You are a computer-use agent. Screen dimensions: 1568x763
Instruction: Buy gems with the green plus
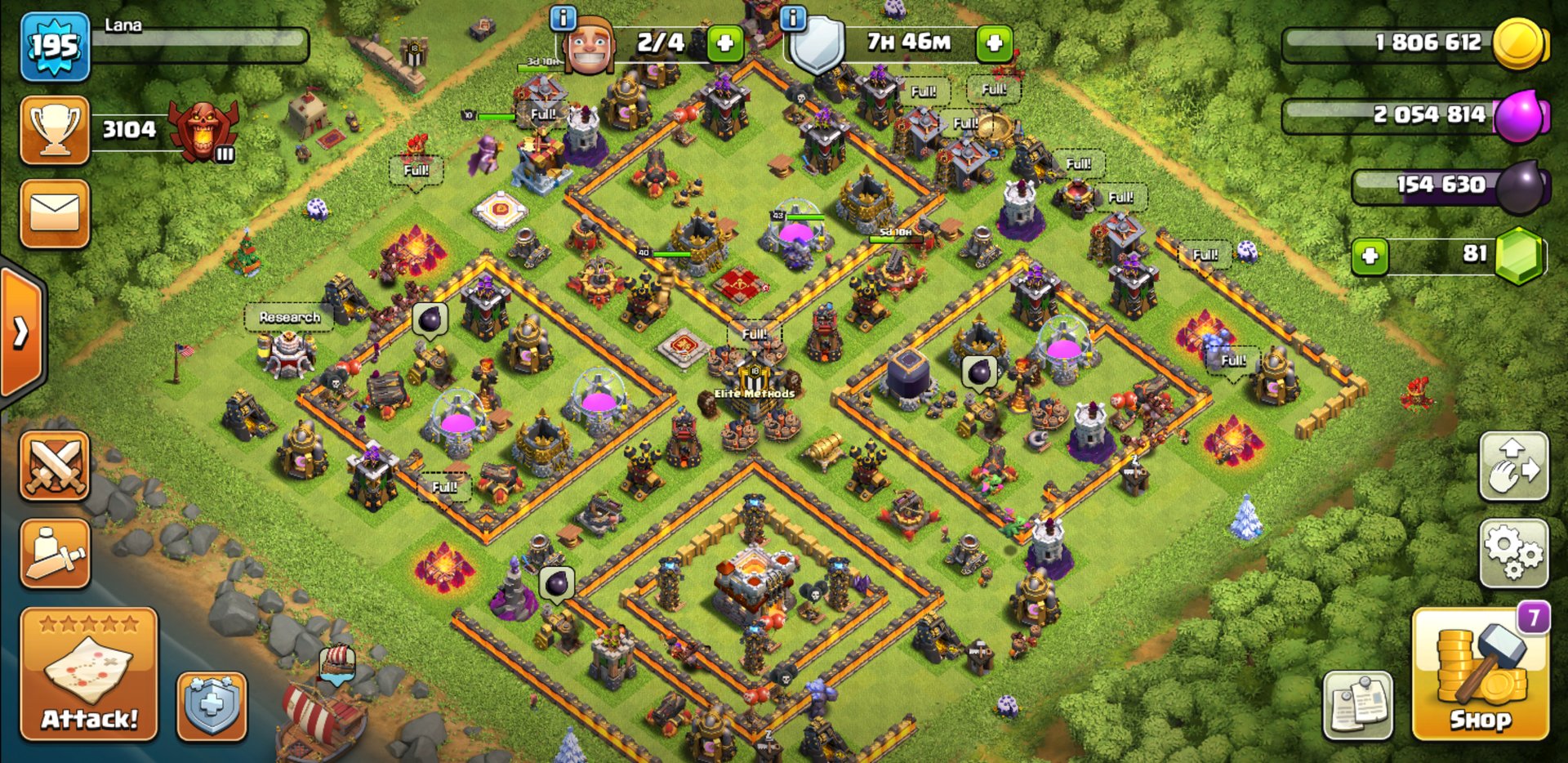[x=1370, y=257]
